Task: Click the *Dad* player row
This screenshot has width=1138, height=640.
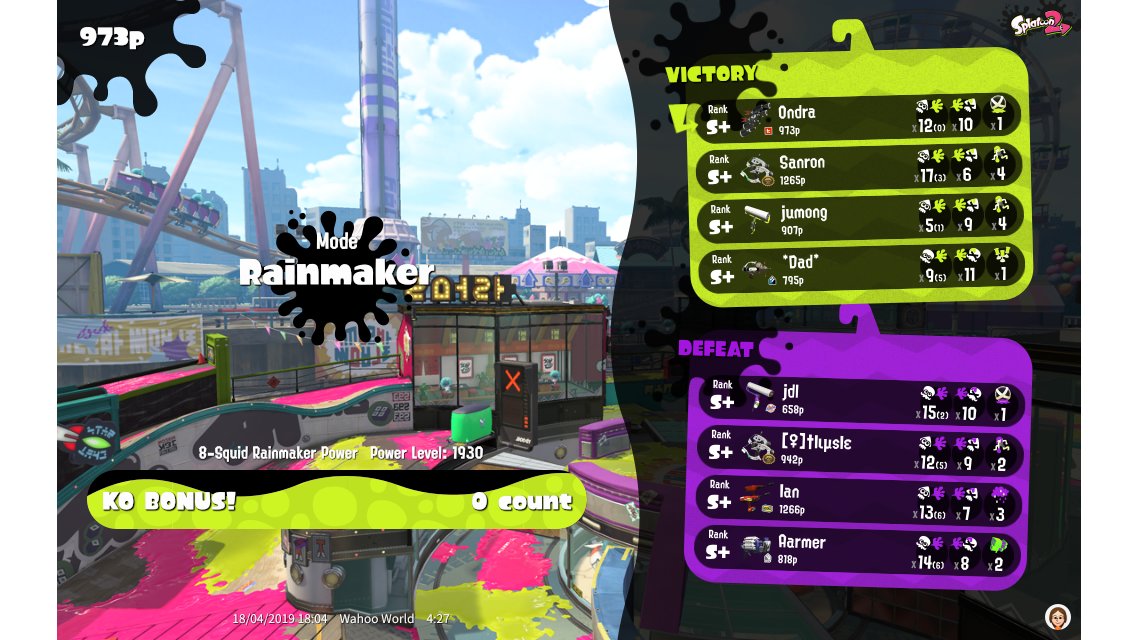Action: point(860,266)
